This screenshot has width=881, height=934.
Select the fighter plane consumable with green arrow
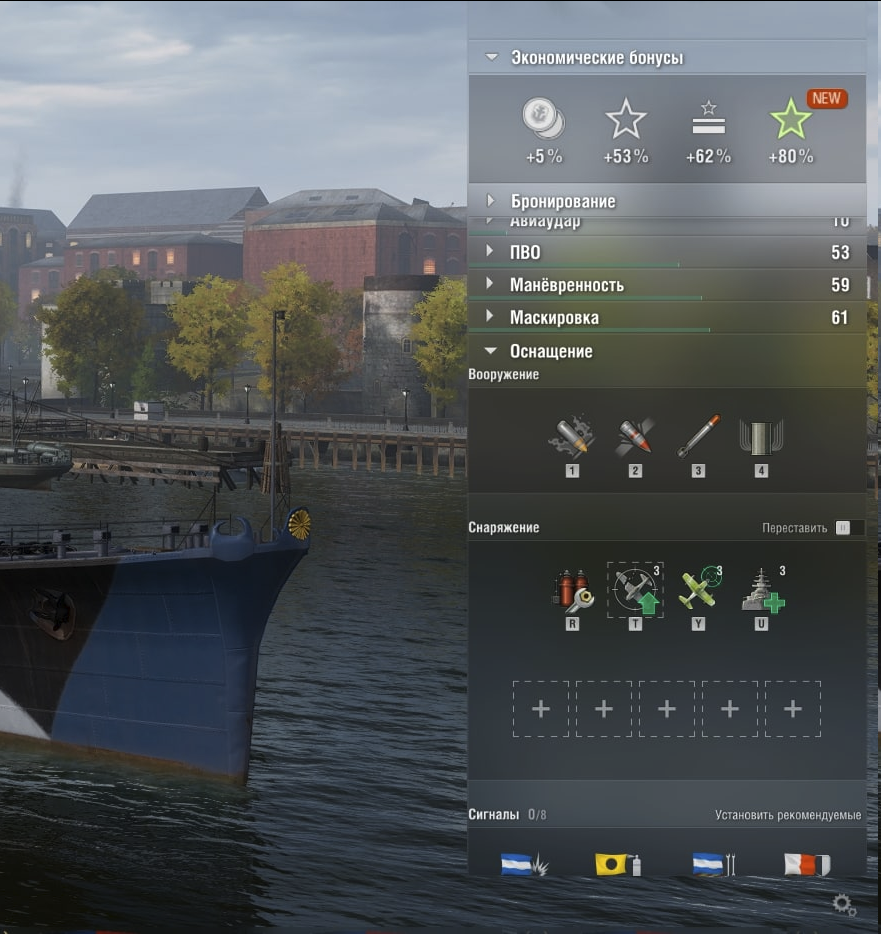(x=635, y=590)
